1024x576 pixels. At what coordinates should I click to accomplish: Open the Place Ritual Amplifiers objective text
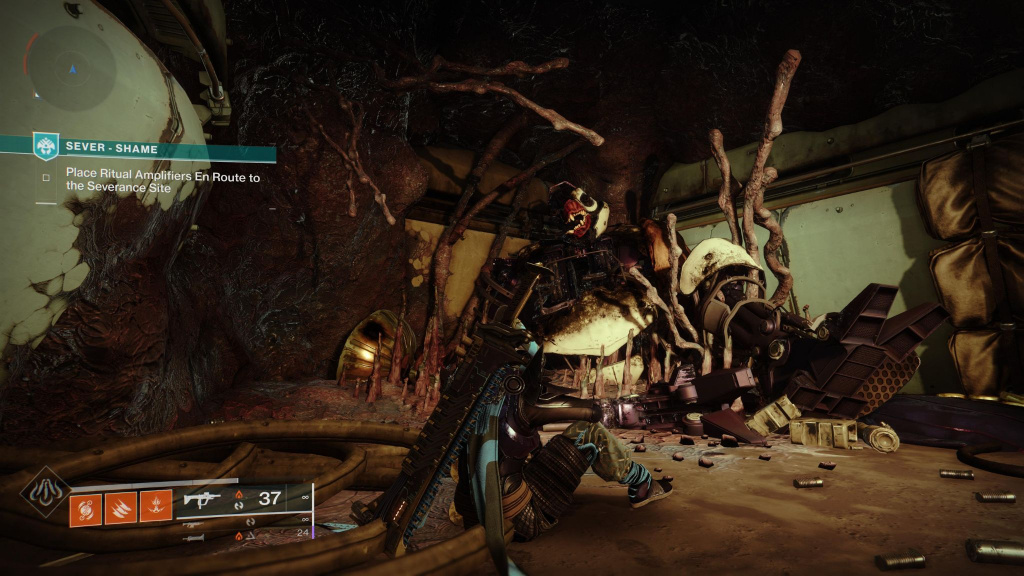pyautogui.click(x=162, y=184)
